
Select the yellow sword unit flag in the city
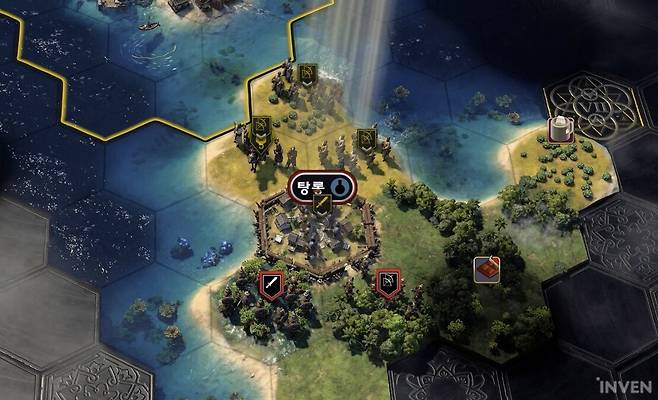[x=322, y=204]
